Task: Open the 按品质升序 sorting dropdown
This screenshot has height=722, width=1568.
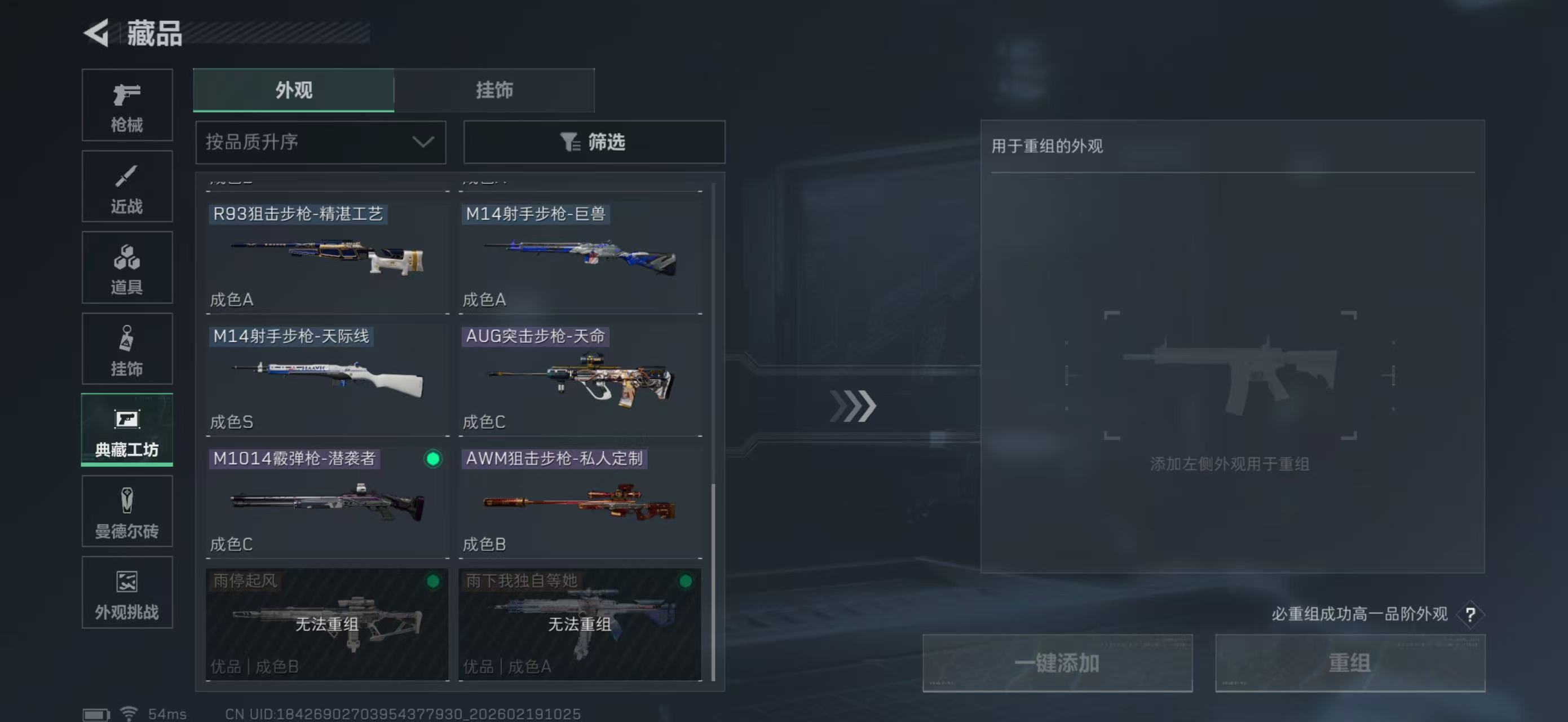Action: [320, 142]
